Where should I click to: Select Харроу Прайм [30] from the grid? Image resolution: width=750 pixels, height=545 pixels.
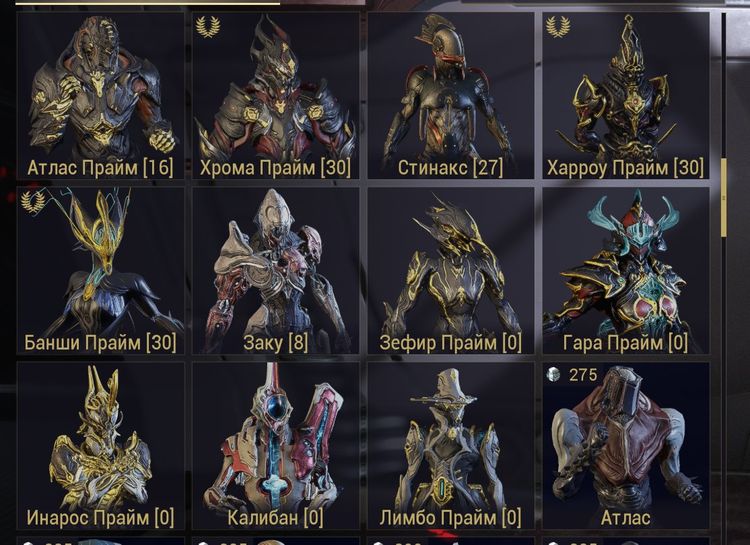pyautogui.click(x=626, y=96)
